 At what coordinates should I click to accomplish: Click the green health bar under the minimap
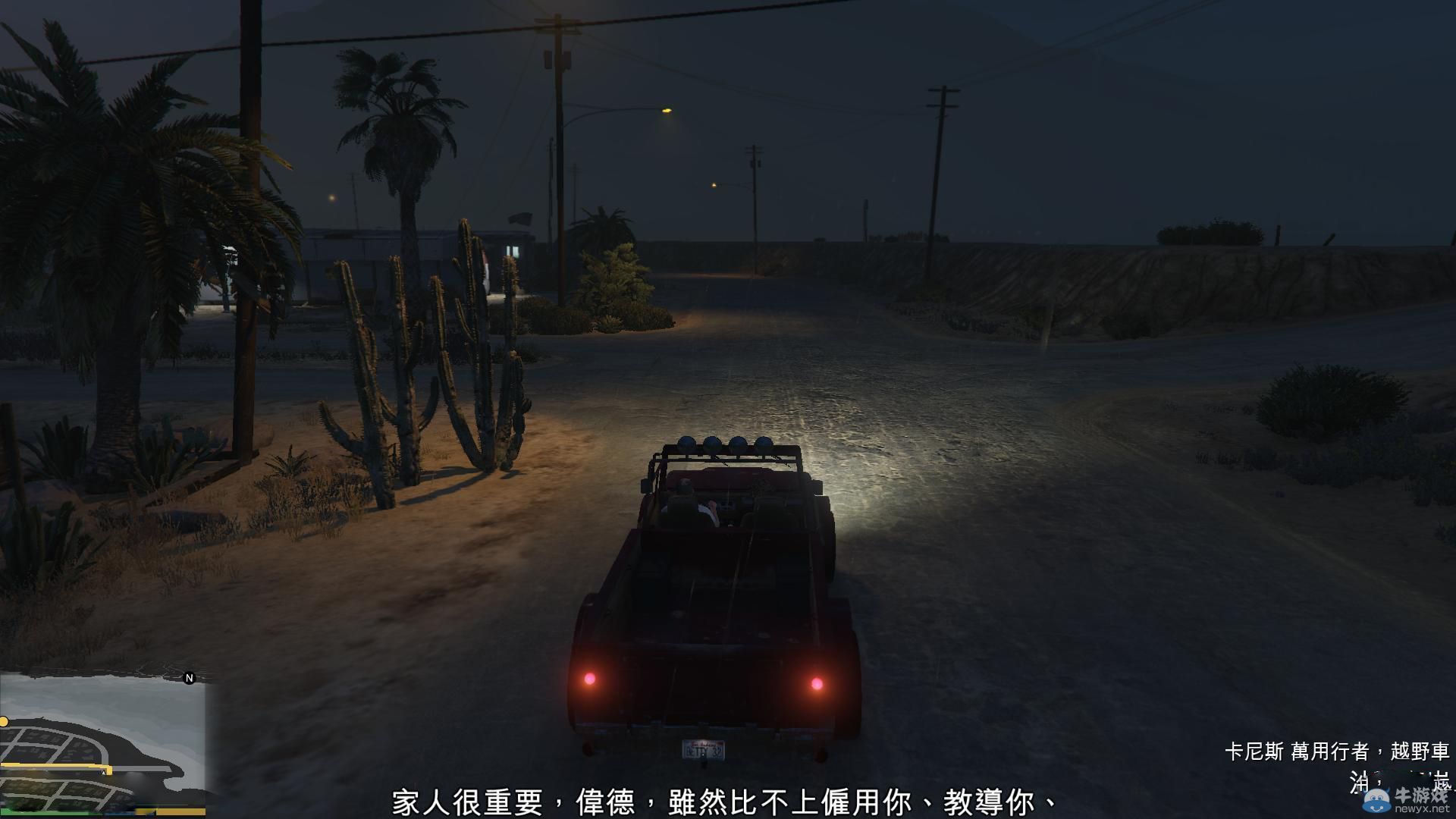47,813
